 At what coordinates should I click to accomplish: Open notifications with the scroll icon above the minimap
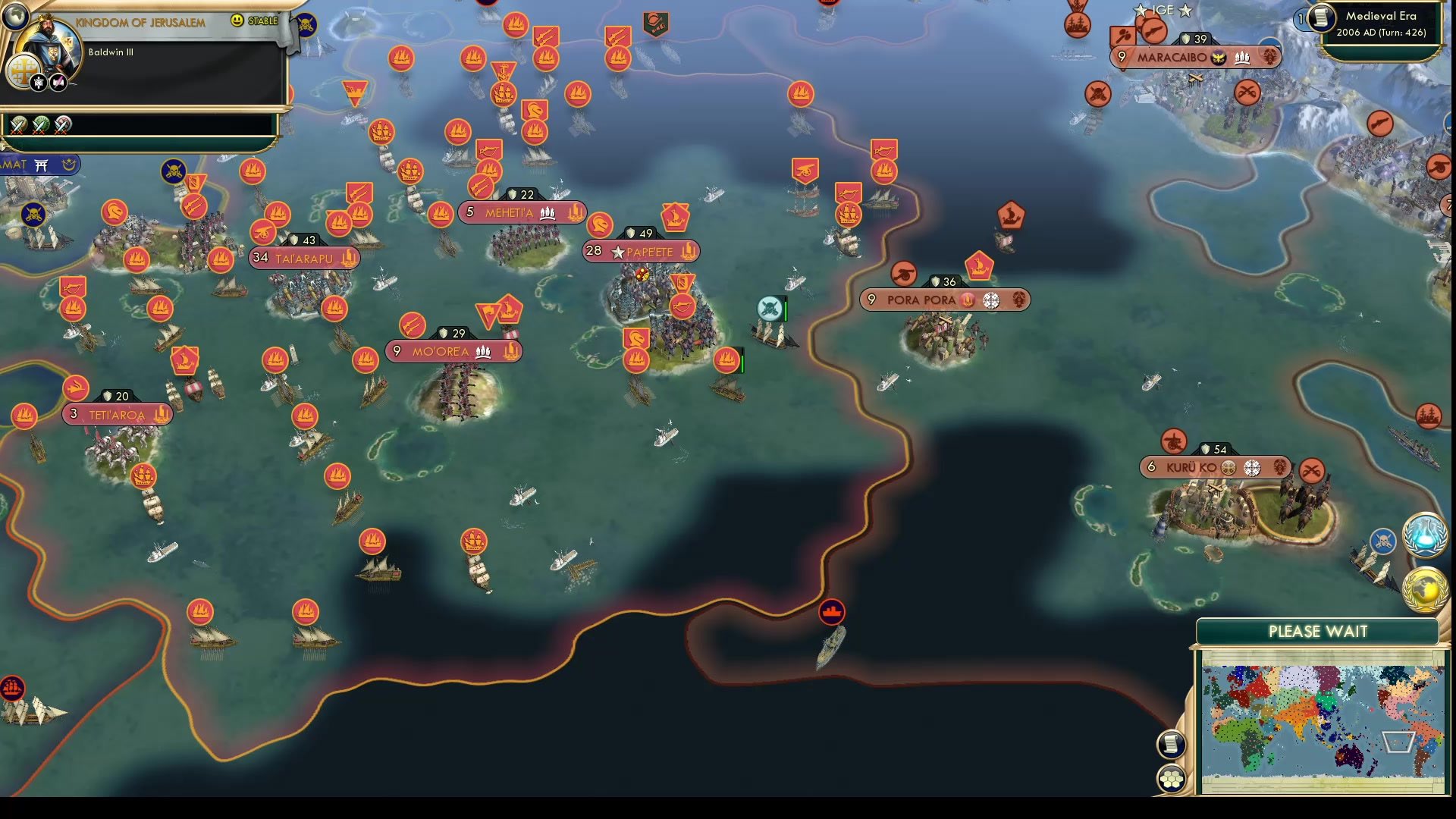pyautogui.click(x=1173, y=742)
